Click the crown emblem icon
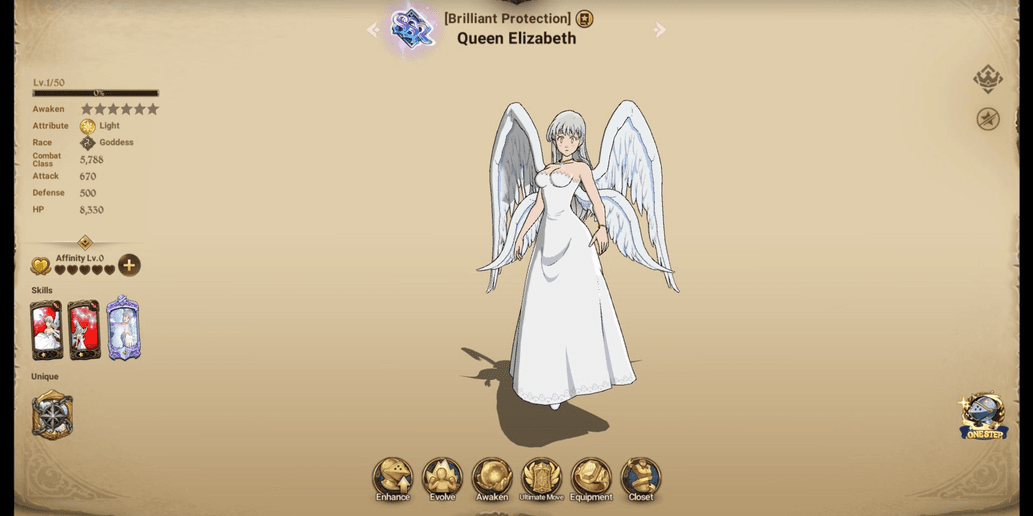The width and height of the screenshot is (1033, 516). click(988, 78)
